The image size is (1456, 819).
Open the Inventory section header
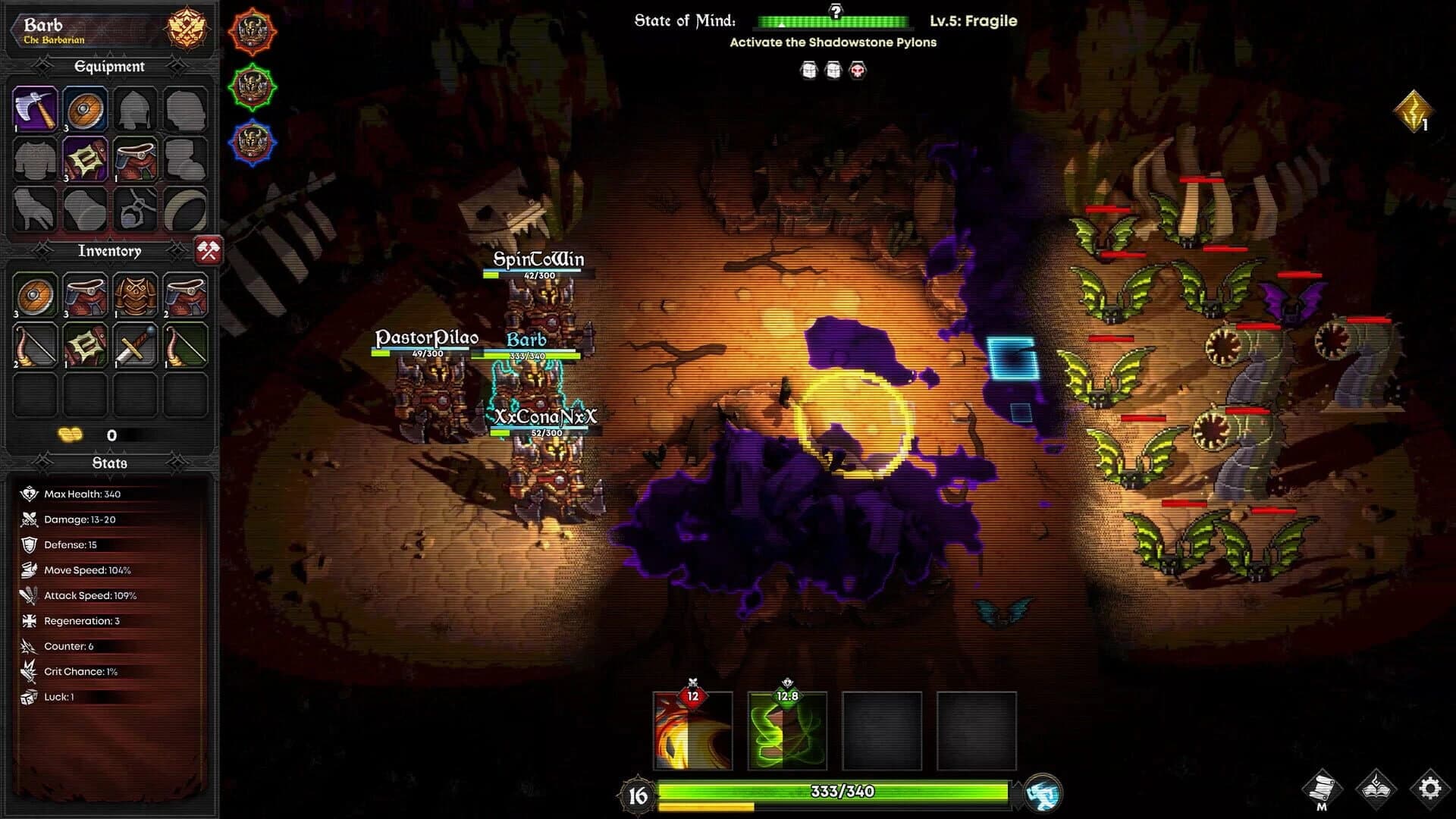tap(110, 250)
